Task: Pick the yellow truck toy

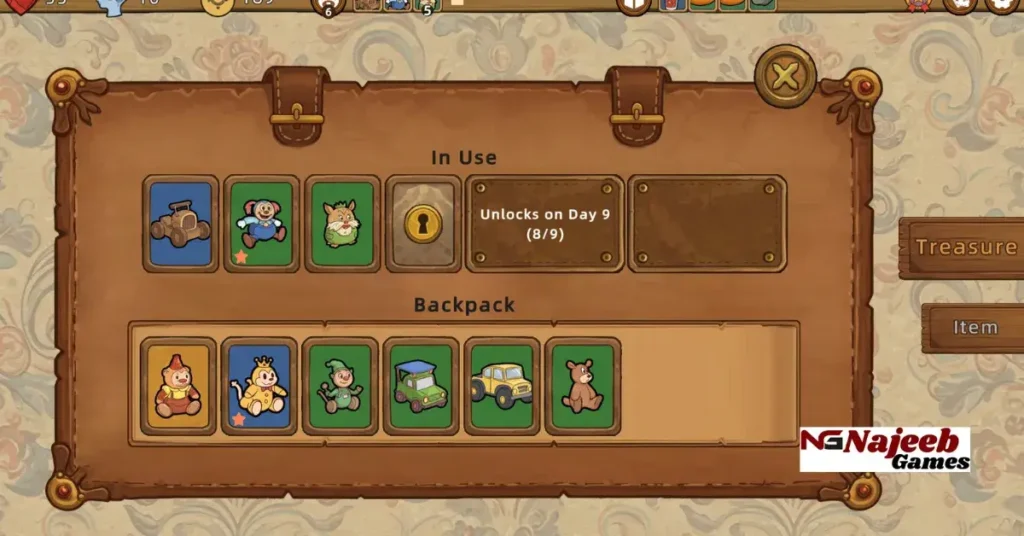Action: pyautogui.click(x=502, y=385)
